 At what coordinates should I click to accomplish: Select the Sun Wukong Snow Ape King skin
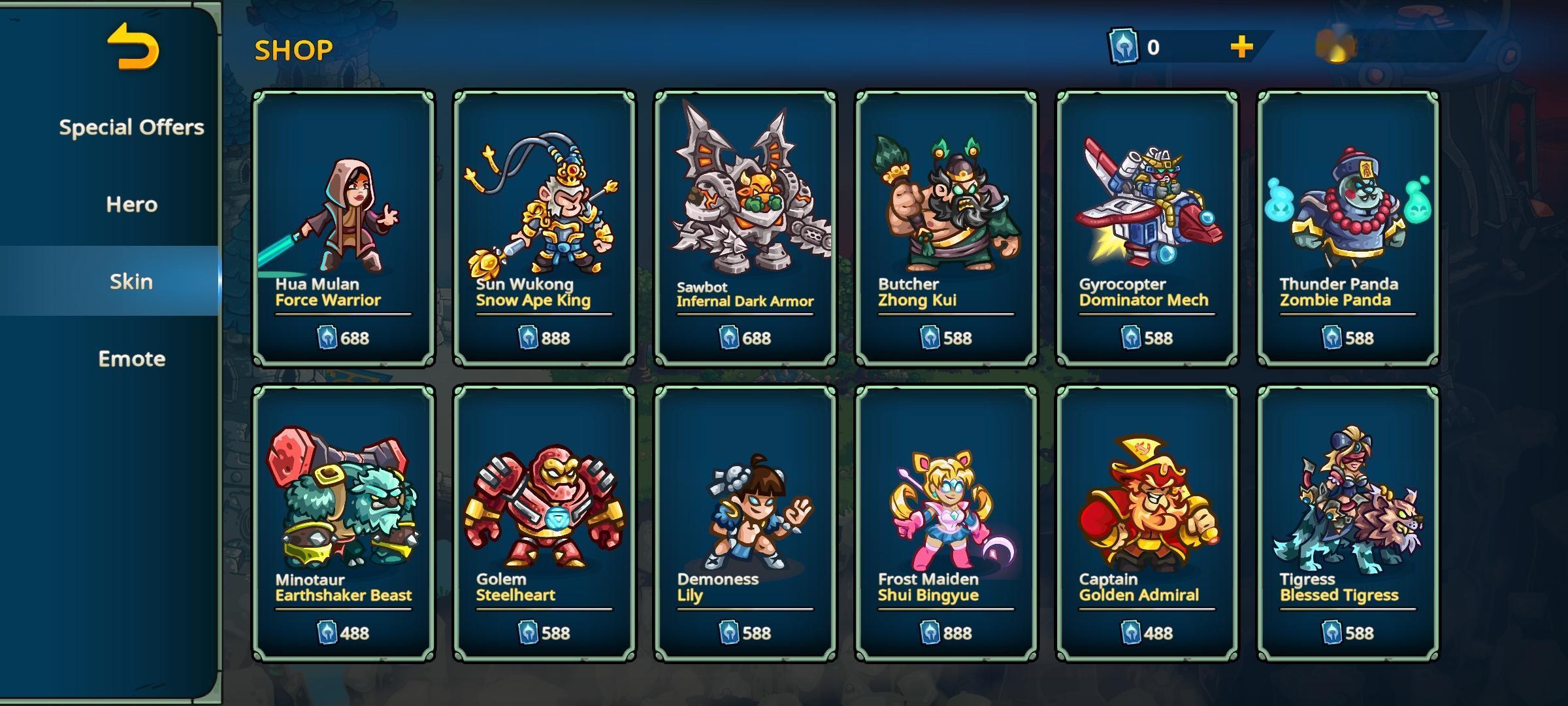(544, 229)
